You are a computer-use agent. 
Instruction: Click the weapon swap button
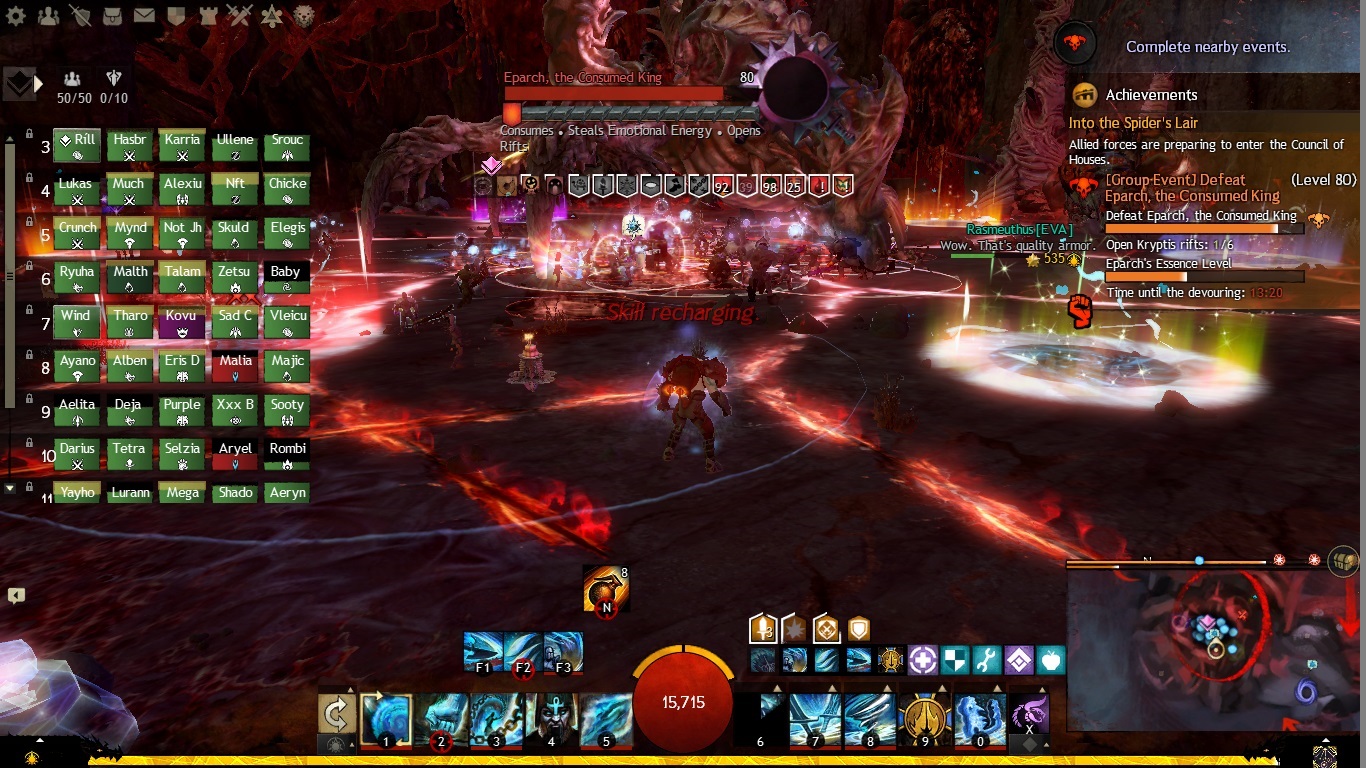click(x=337, y=714)
